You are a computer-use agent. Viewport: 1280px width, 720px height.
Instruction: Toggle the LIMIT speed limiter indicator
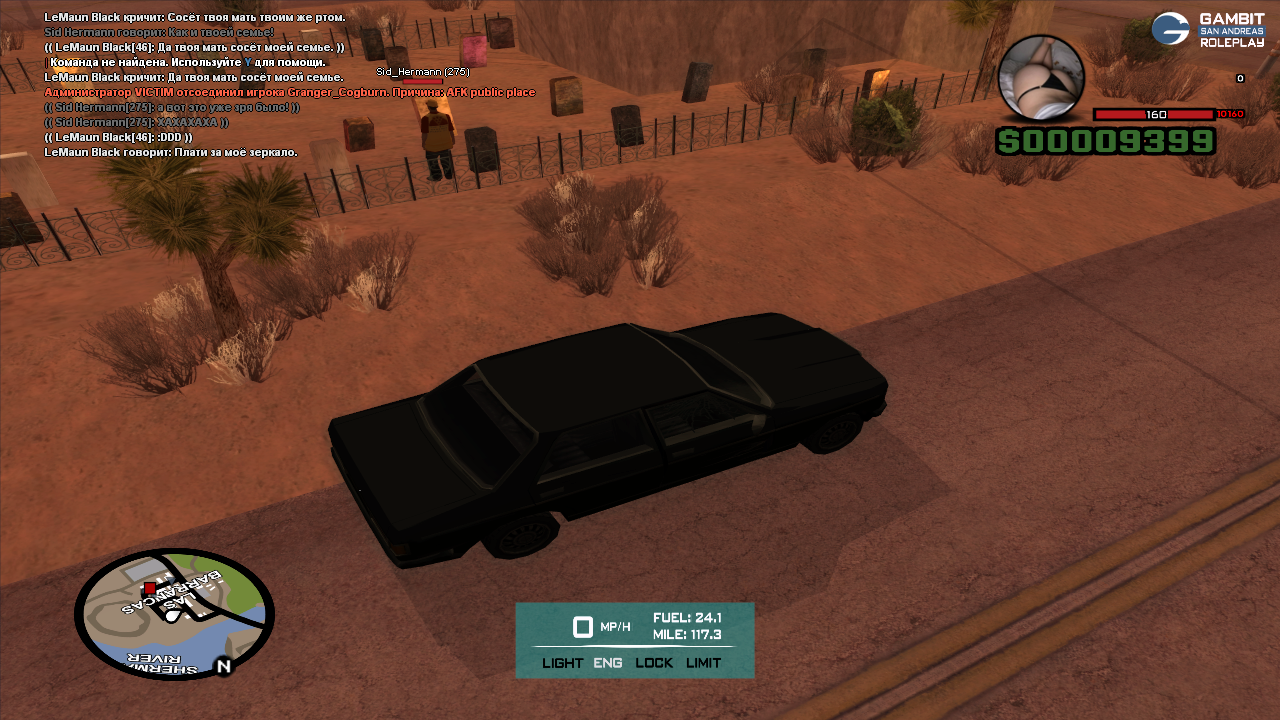coord(703,663)
